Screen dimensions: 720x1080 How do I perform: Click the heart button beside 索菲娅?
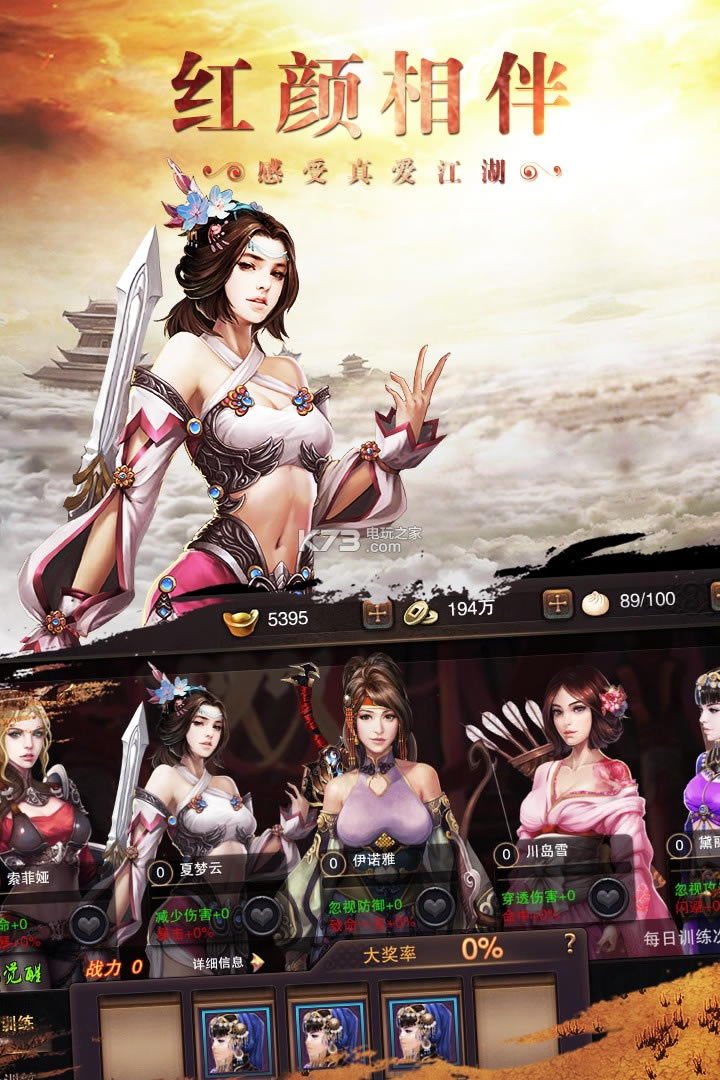(89, 925)
